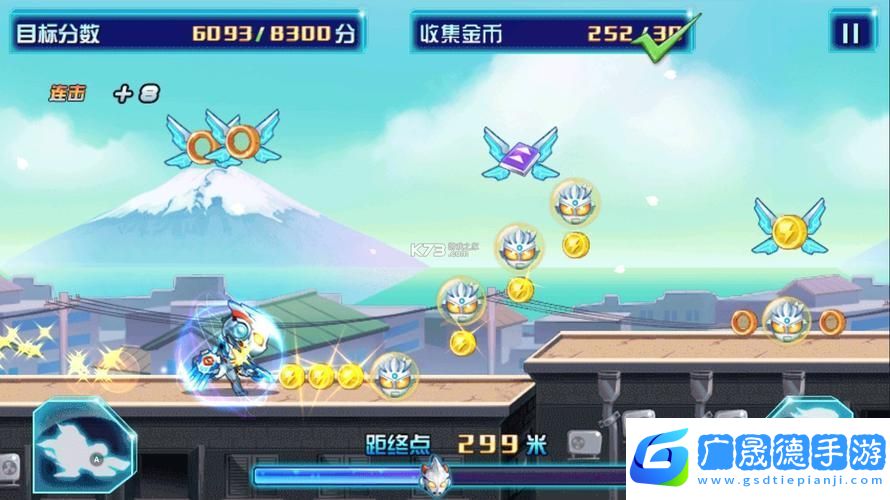Pause the game with the top-right button

[x=850, y=33]
